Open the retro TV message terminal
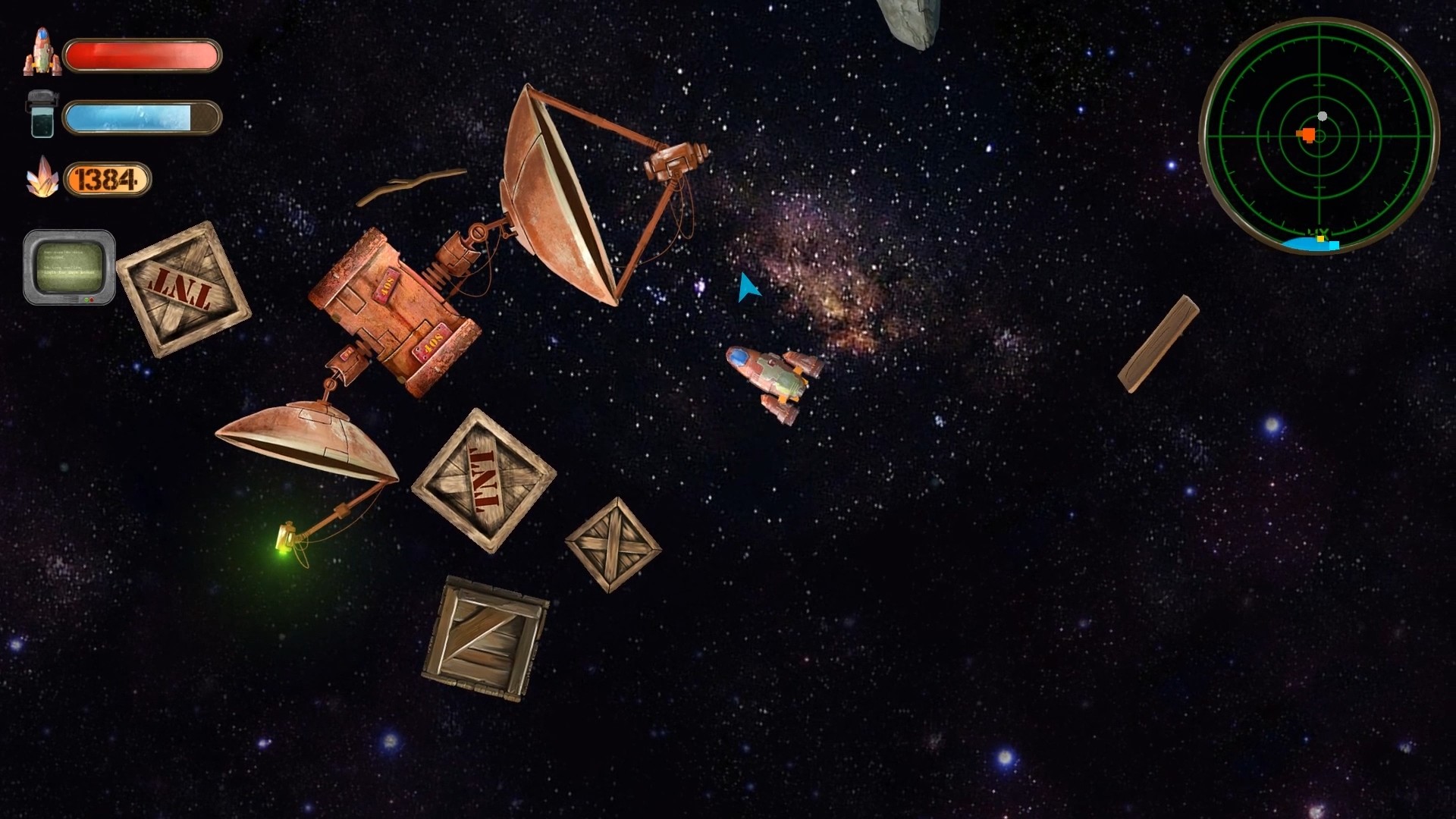 (x=71, y=267)
